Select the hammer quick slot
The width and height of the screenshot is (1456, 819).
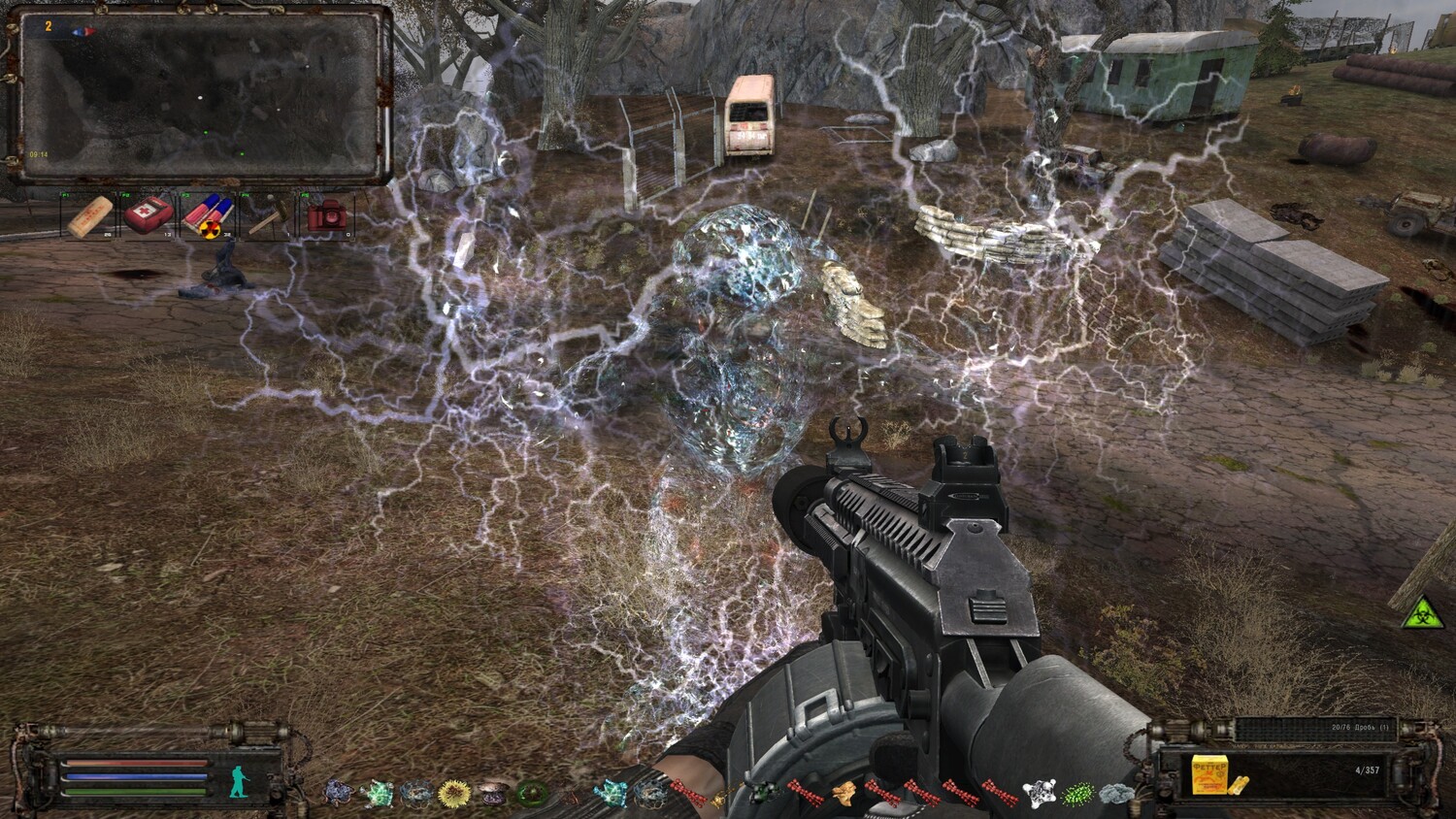[x=266, y=217]
